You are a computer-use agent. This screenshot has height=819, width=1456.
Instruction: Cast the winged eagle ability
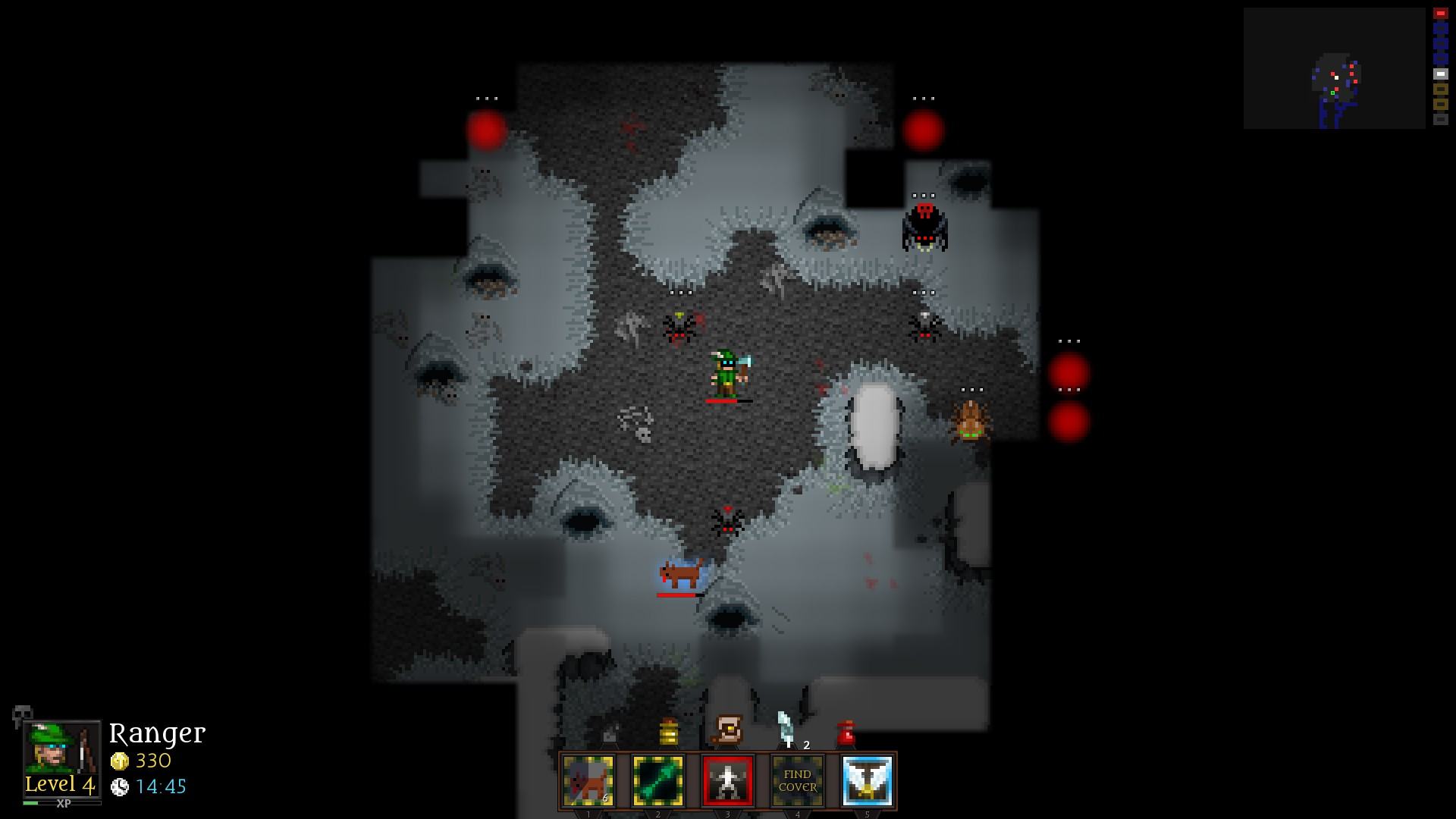[x=867, y=780]
